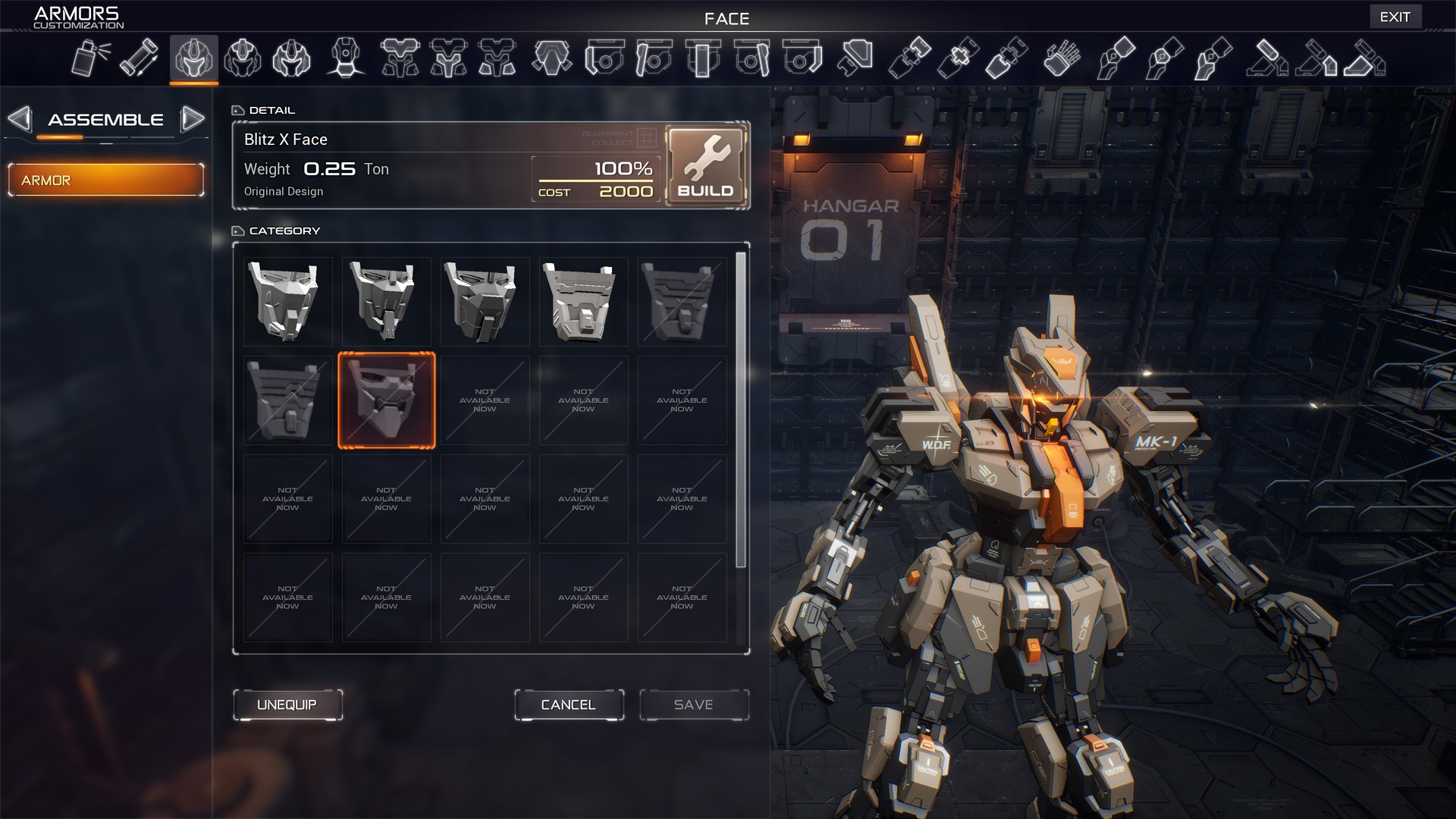
Task: Open the torso armor category icon
Action: pyautogui.click(x=400, y=58)
